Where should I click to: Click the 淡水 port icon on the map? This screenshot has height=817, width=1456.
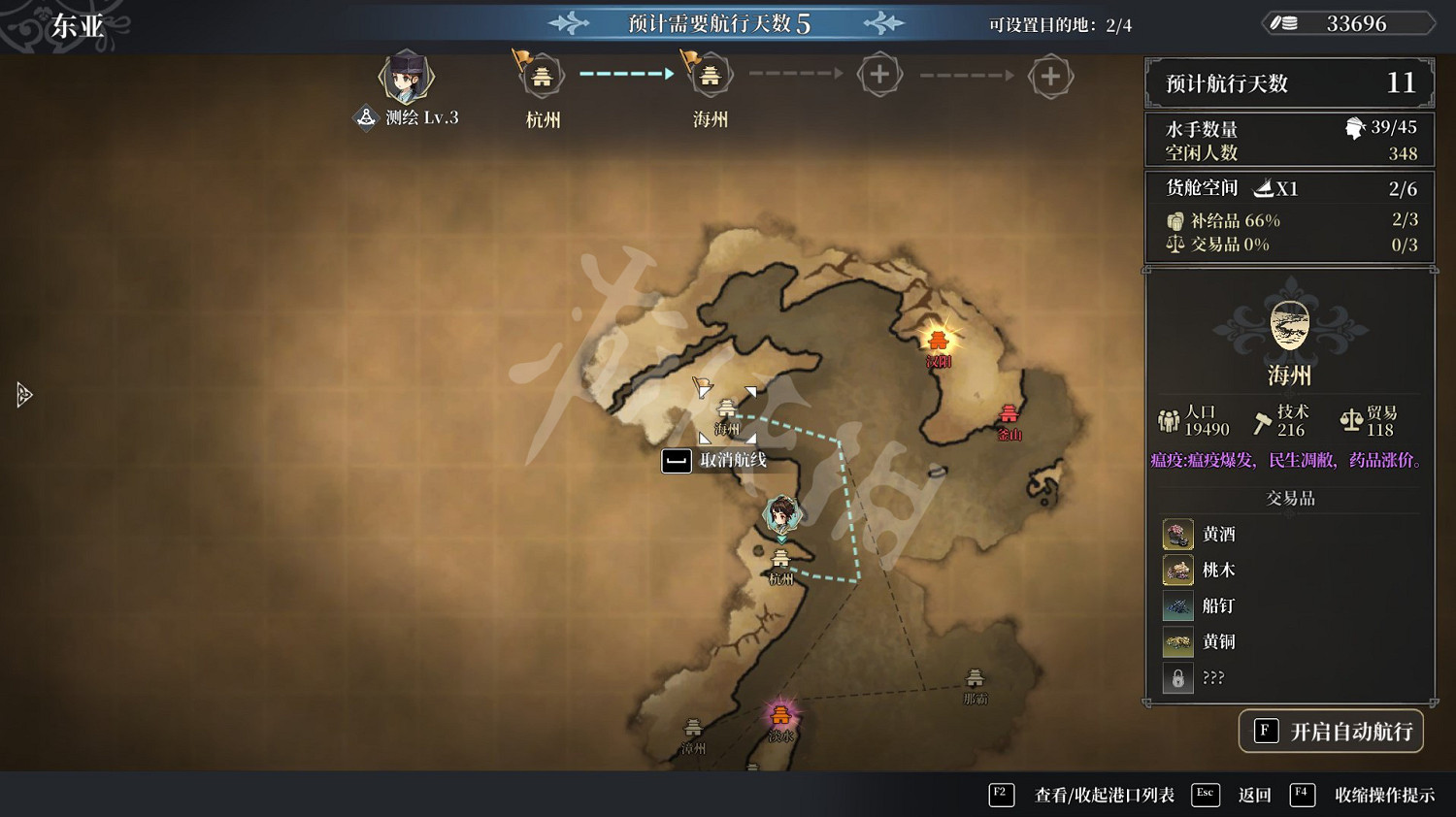point(781,716)
